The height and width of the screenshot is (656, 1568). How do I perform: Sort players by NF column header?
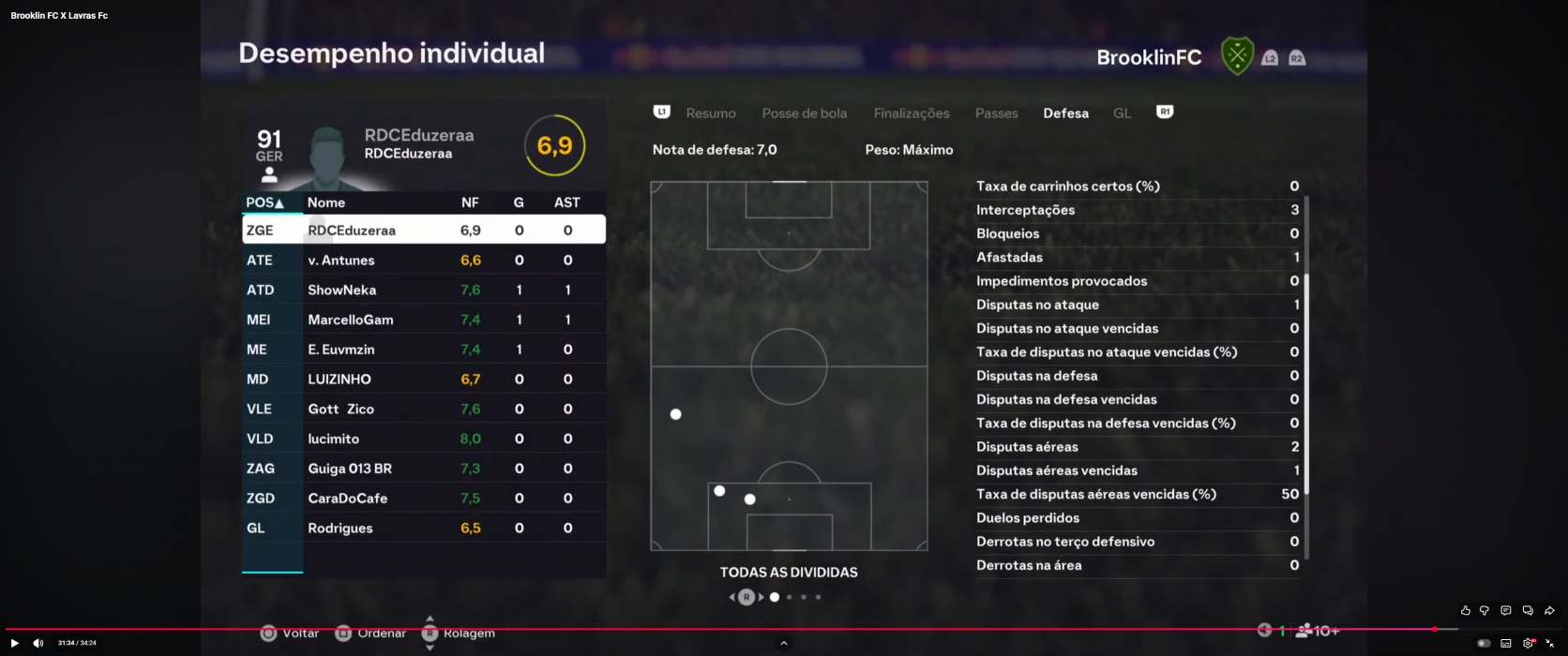[470, 202]
